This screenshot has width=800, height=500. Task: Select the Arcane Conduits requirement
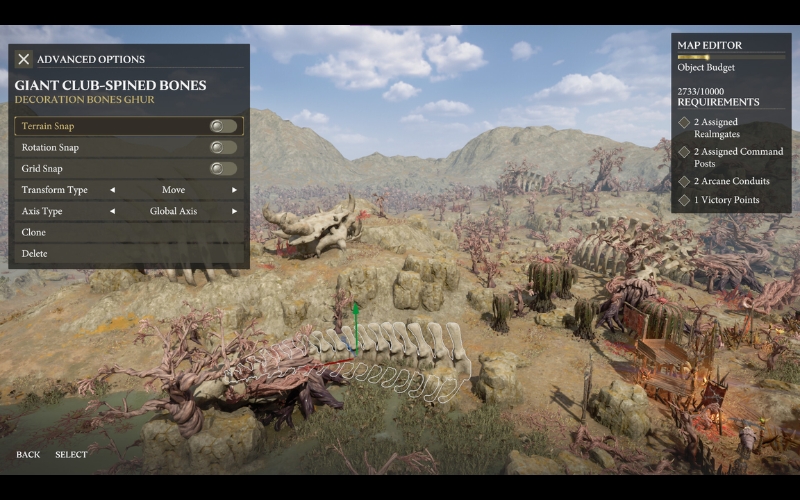coord(731,181)
